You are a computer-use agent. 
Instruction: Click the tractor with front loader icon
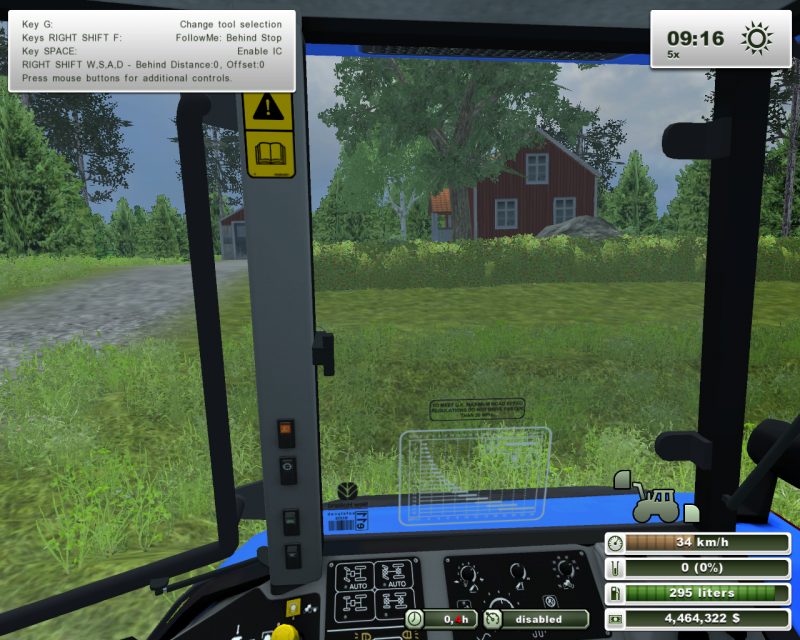tap(653, 499)
